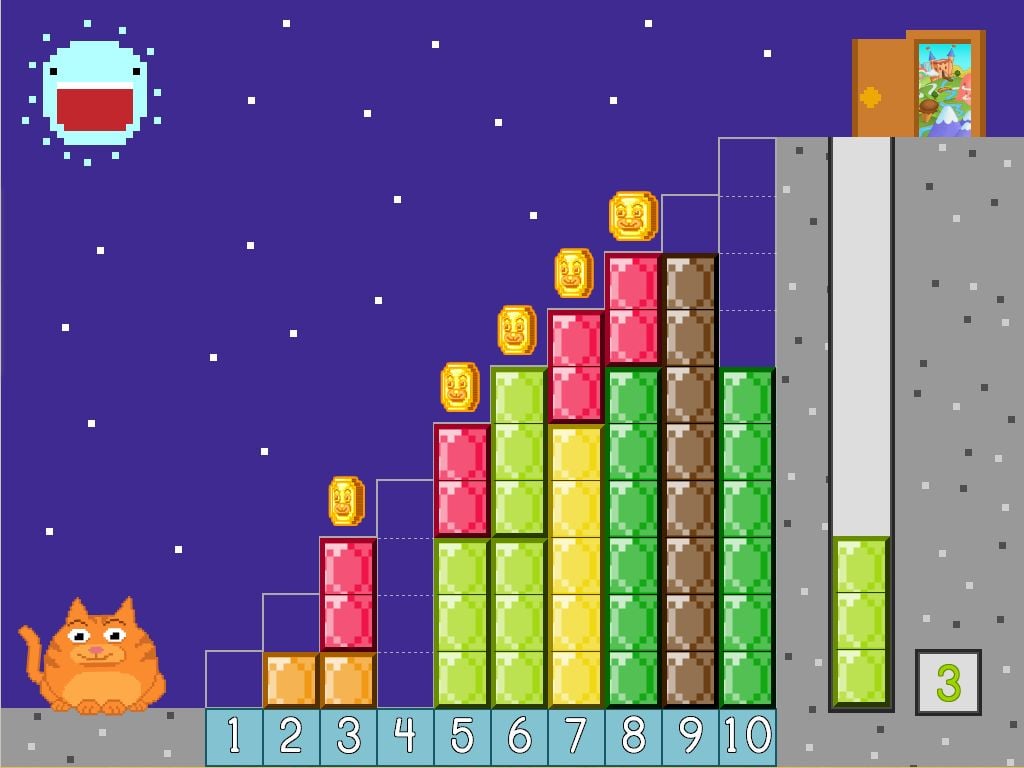Select the number 7 tile

point(576,737)
